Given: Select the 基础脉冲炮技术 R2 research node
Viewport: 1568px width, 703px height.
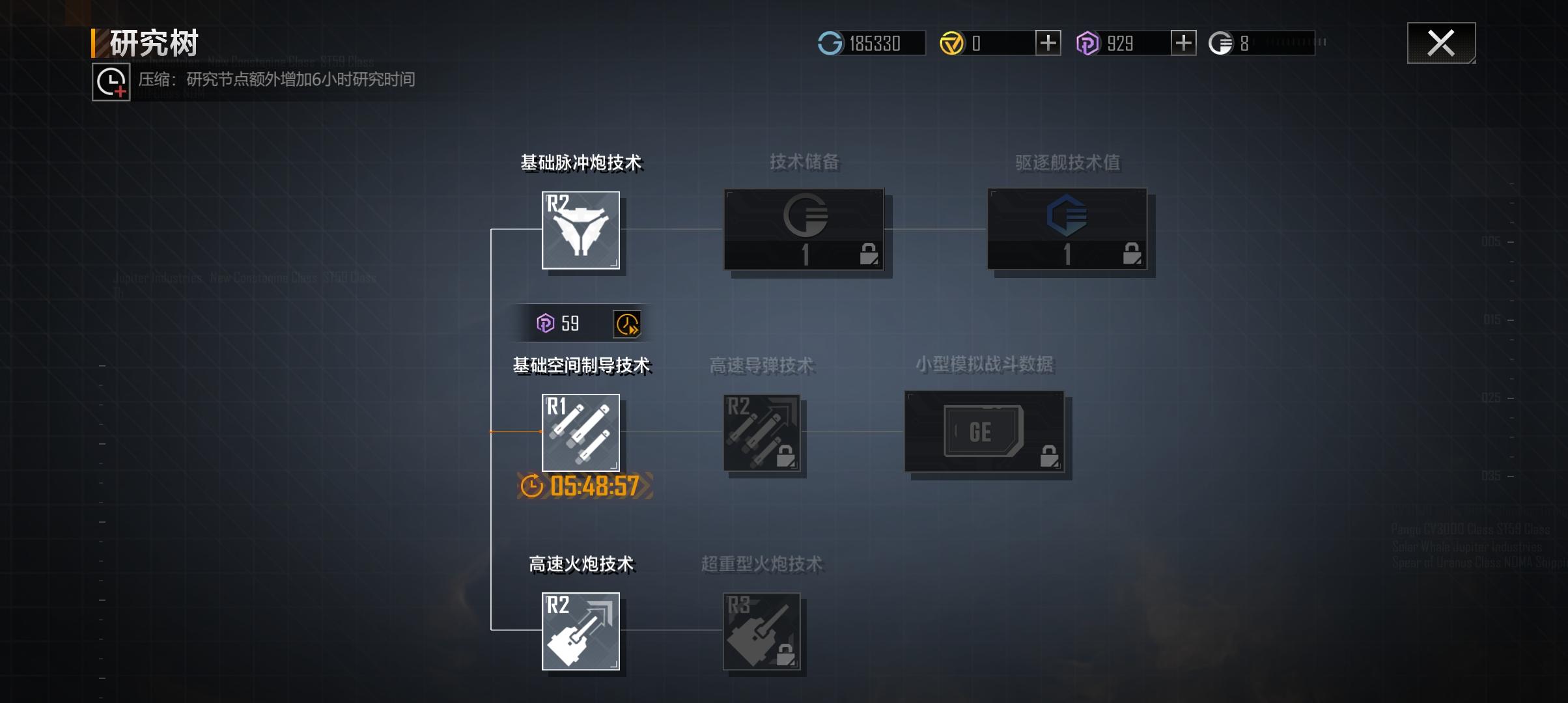Looking at the screenshot, I should tap(581, 231).
